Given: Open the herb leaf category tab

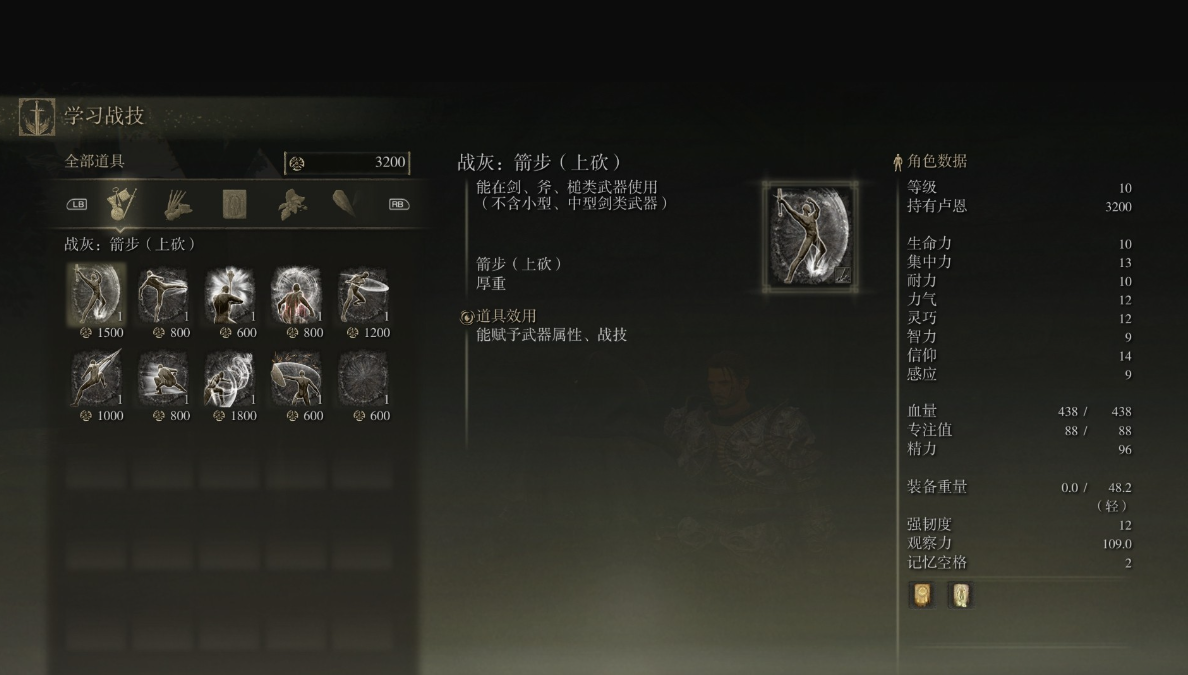Looking at the screenshot, I should (291, 204).
